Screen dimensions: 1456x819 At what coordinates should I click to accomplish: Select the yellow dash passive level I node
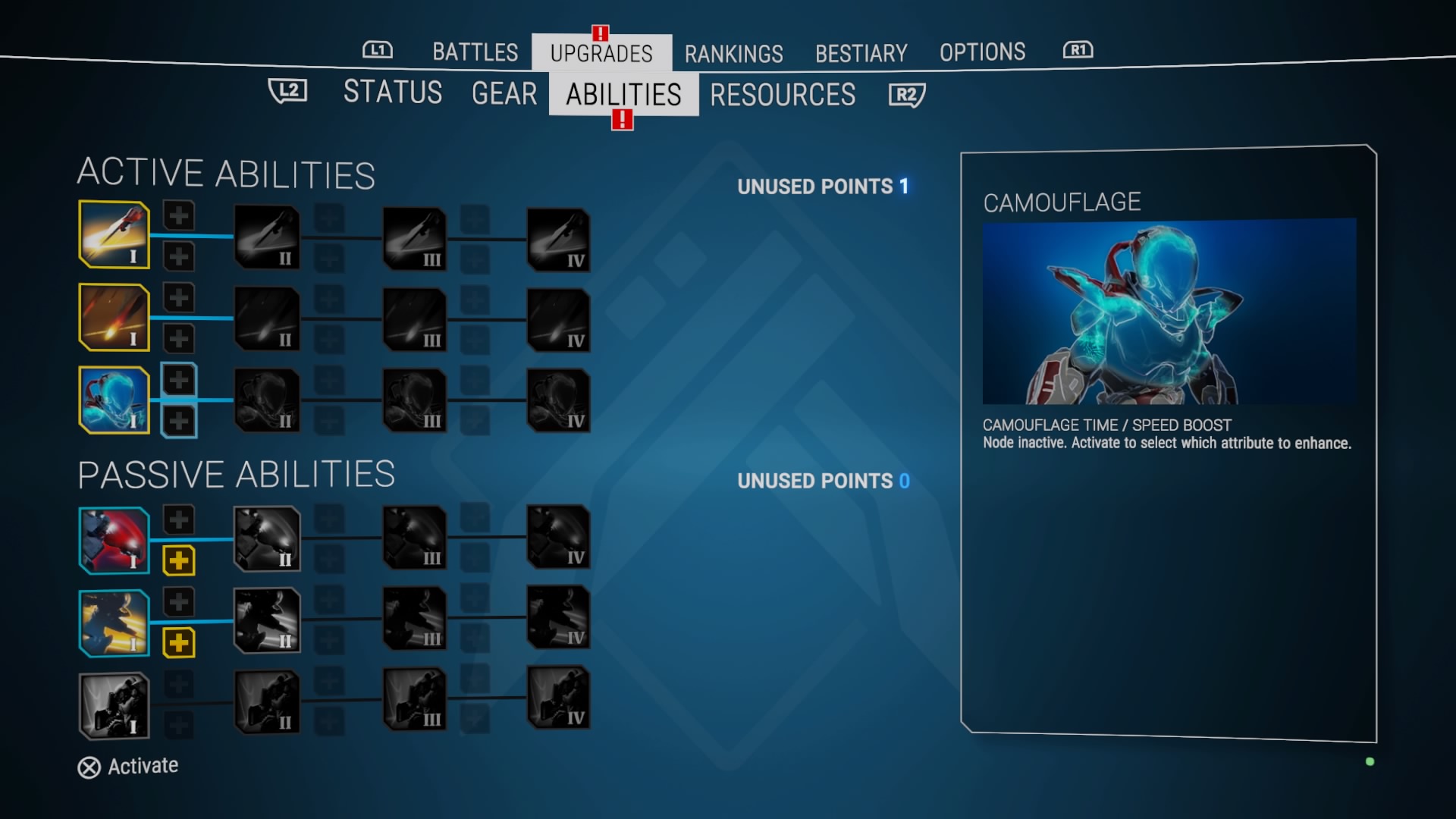click(x=115, y=623)
